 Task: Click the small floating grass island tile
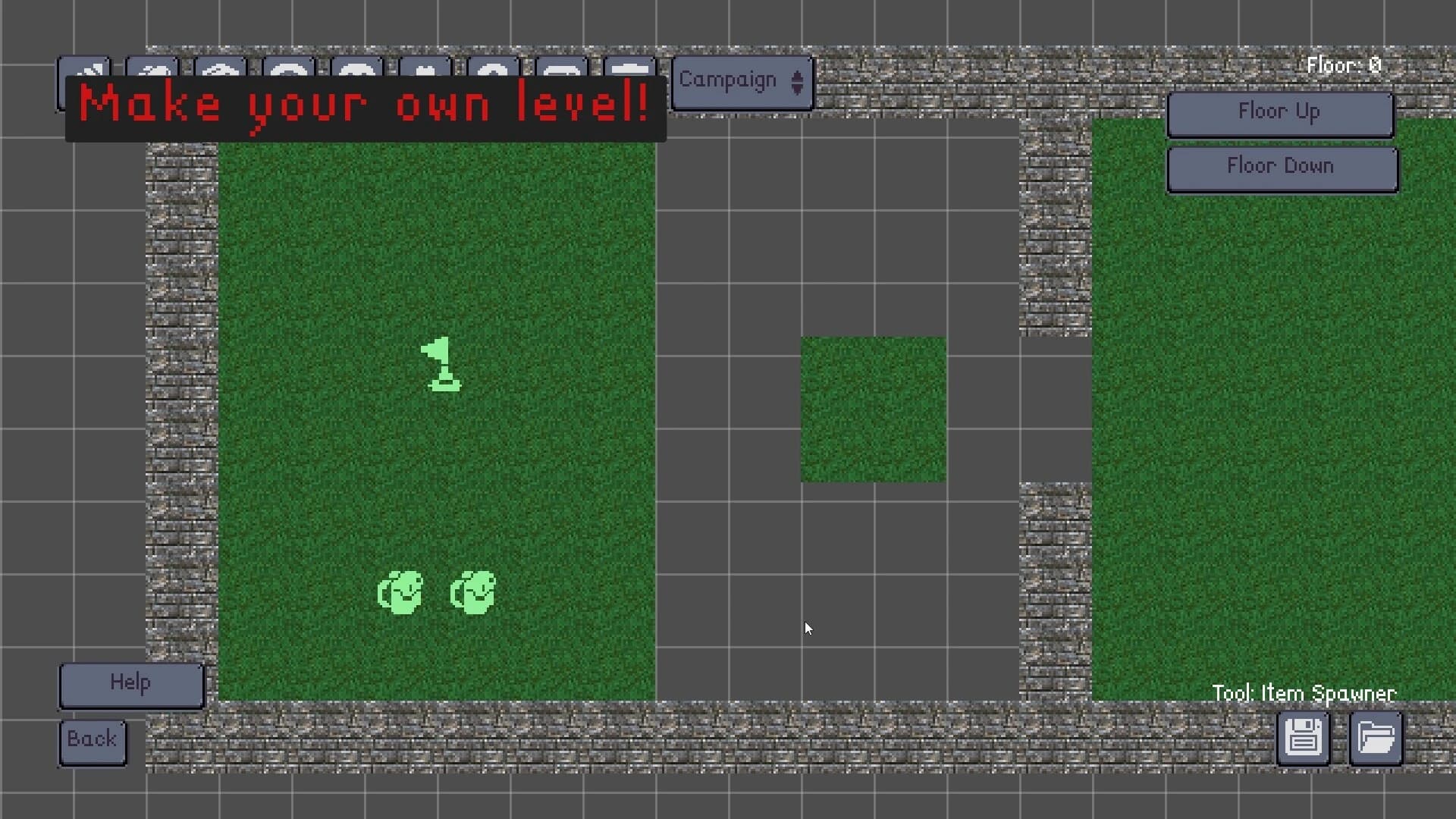pyautogui.click(x=872, y=408)
